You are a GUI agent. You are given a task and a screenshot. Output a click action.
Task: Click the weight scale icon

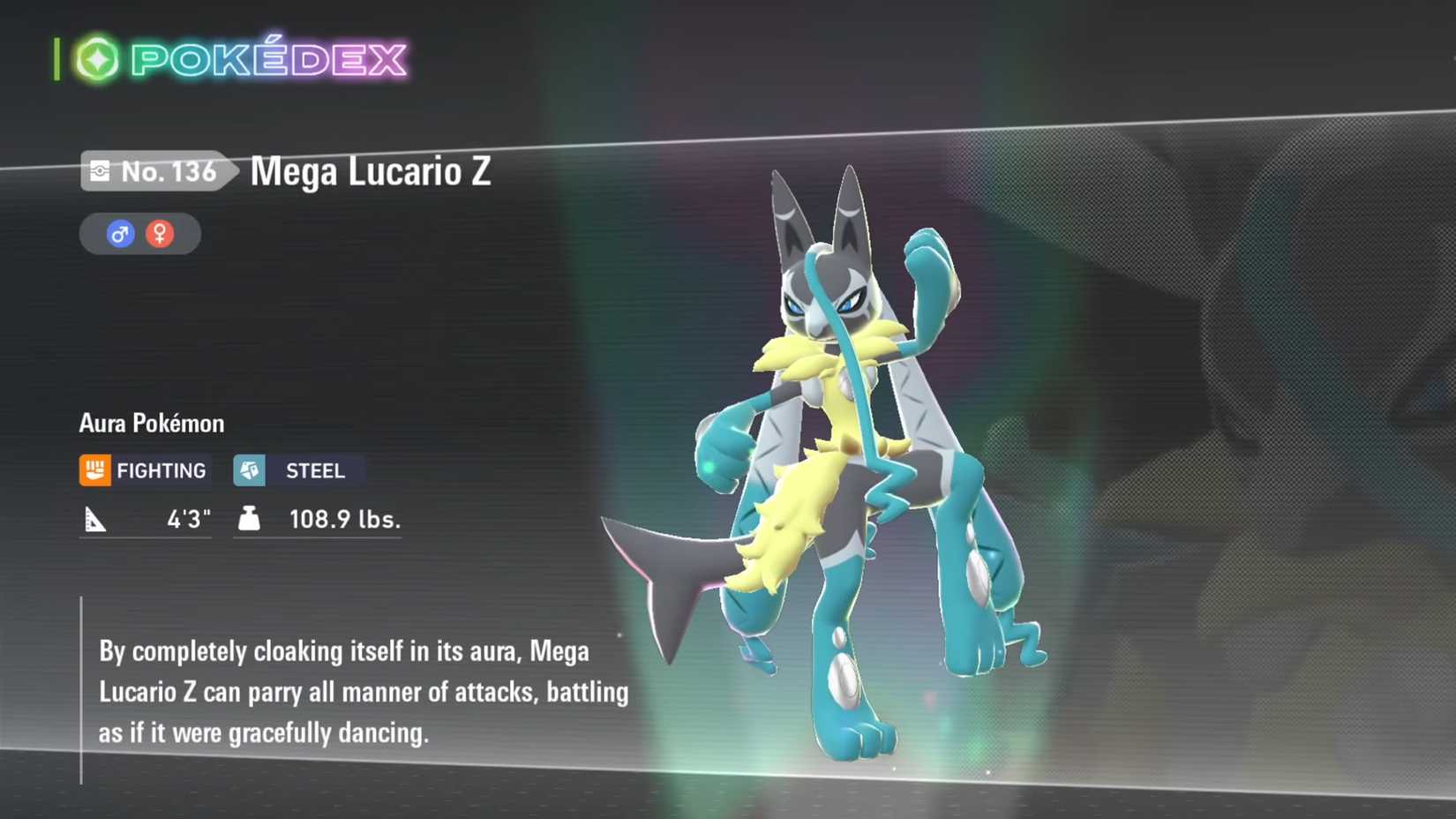[x=248, y=519]
